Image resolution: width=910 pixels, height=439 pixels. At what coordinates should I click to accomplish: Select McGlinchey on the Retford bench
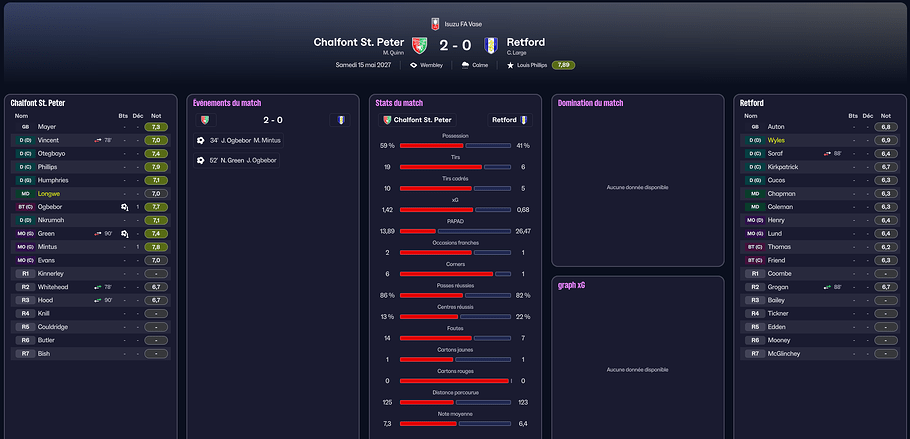pos(783,353)
